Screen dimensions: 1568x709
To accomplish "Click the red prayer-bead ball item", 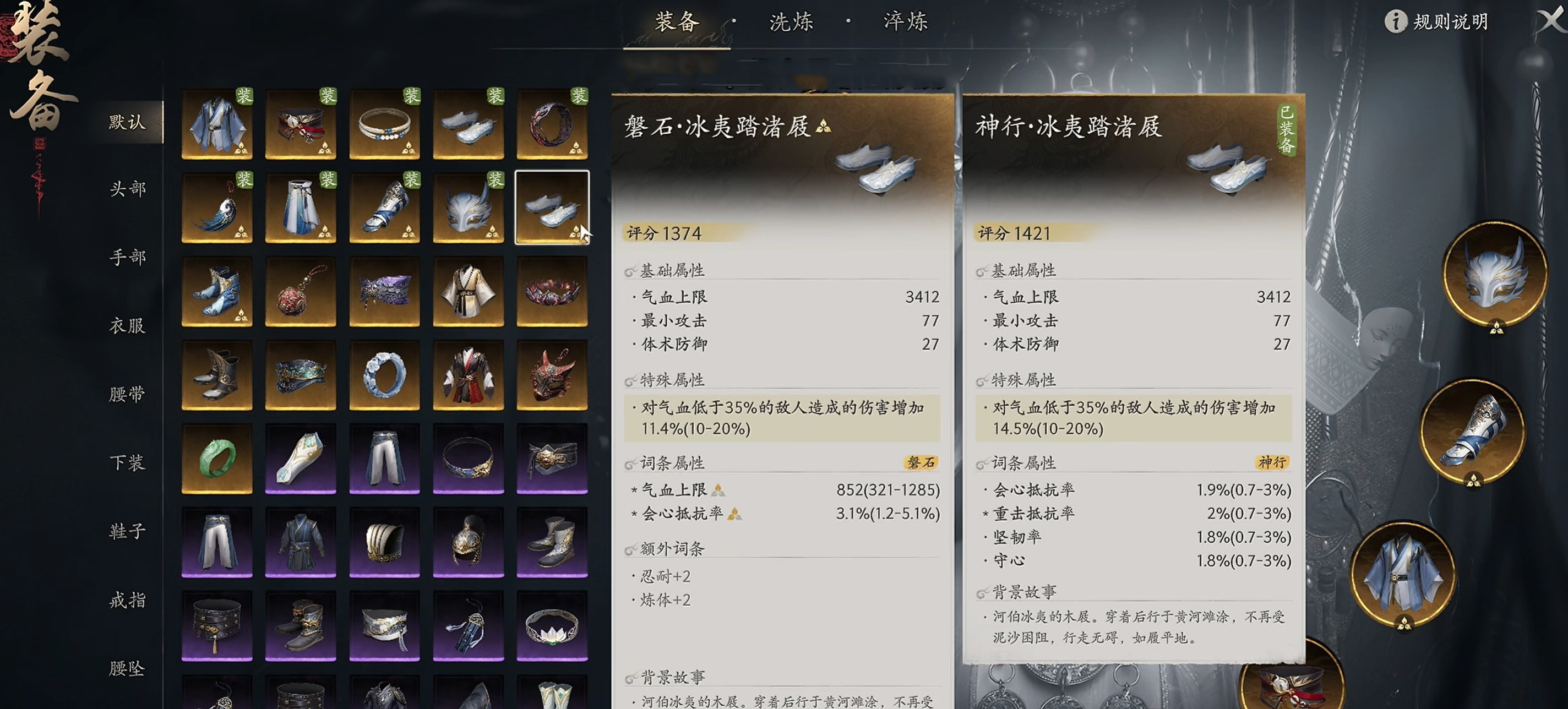I will coord(301,292).
